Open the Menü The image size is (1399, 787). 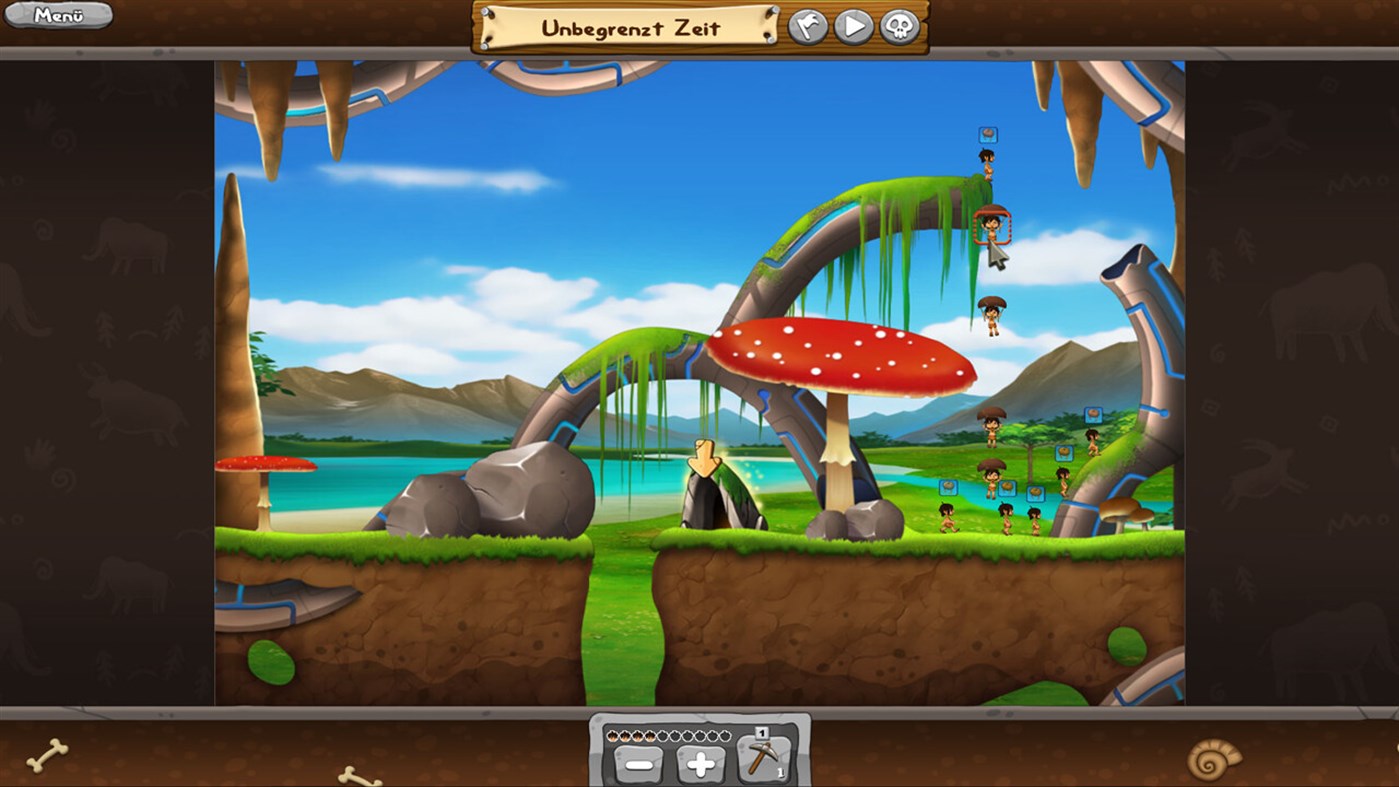[56, 16]
